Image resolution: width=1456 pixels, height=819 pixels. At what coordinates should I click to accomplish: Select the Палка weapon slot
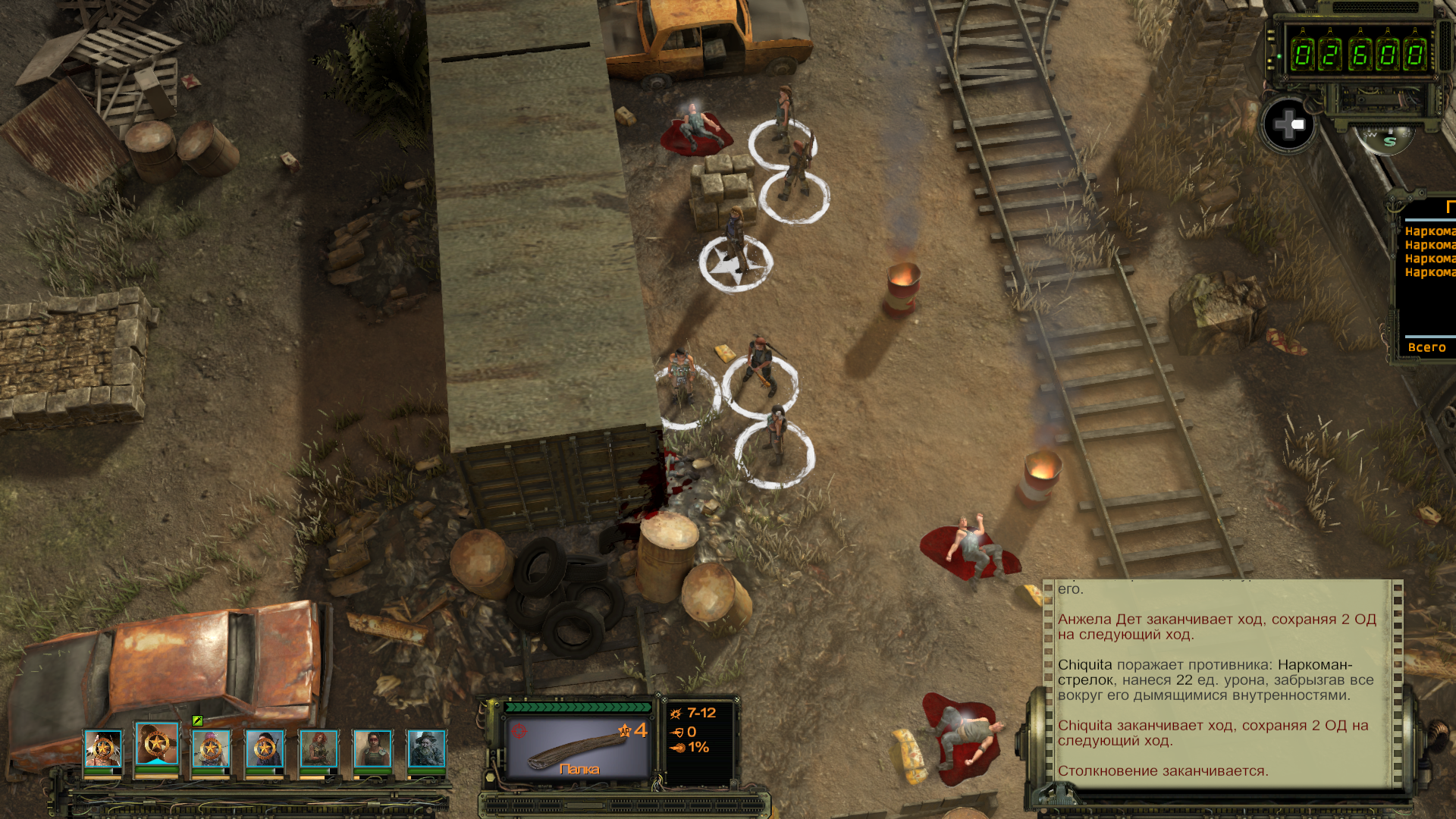[578, 747]
